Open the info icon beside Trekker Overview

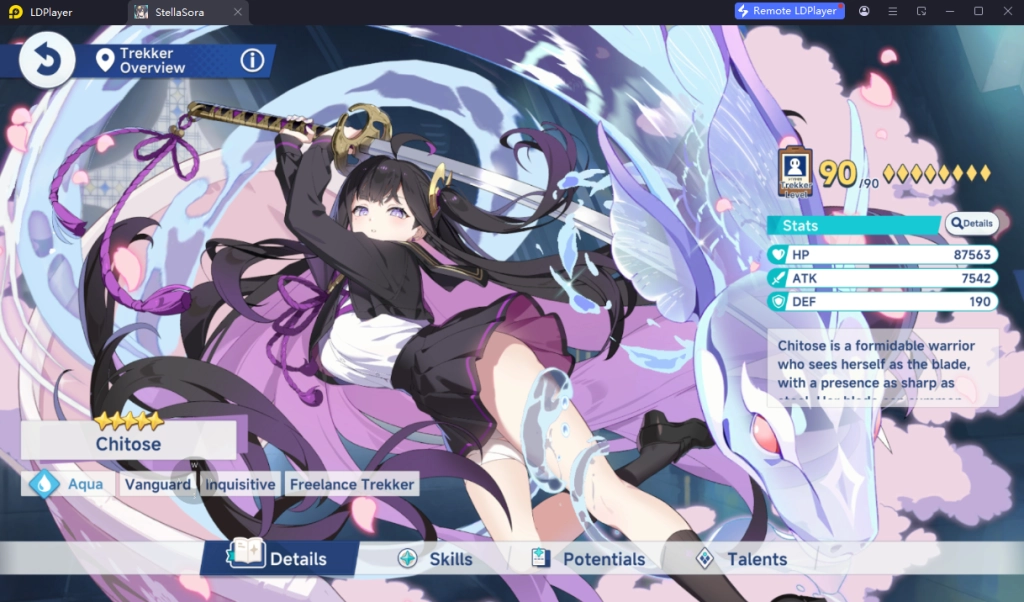[252, 60]
